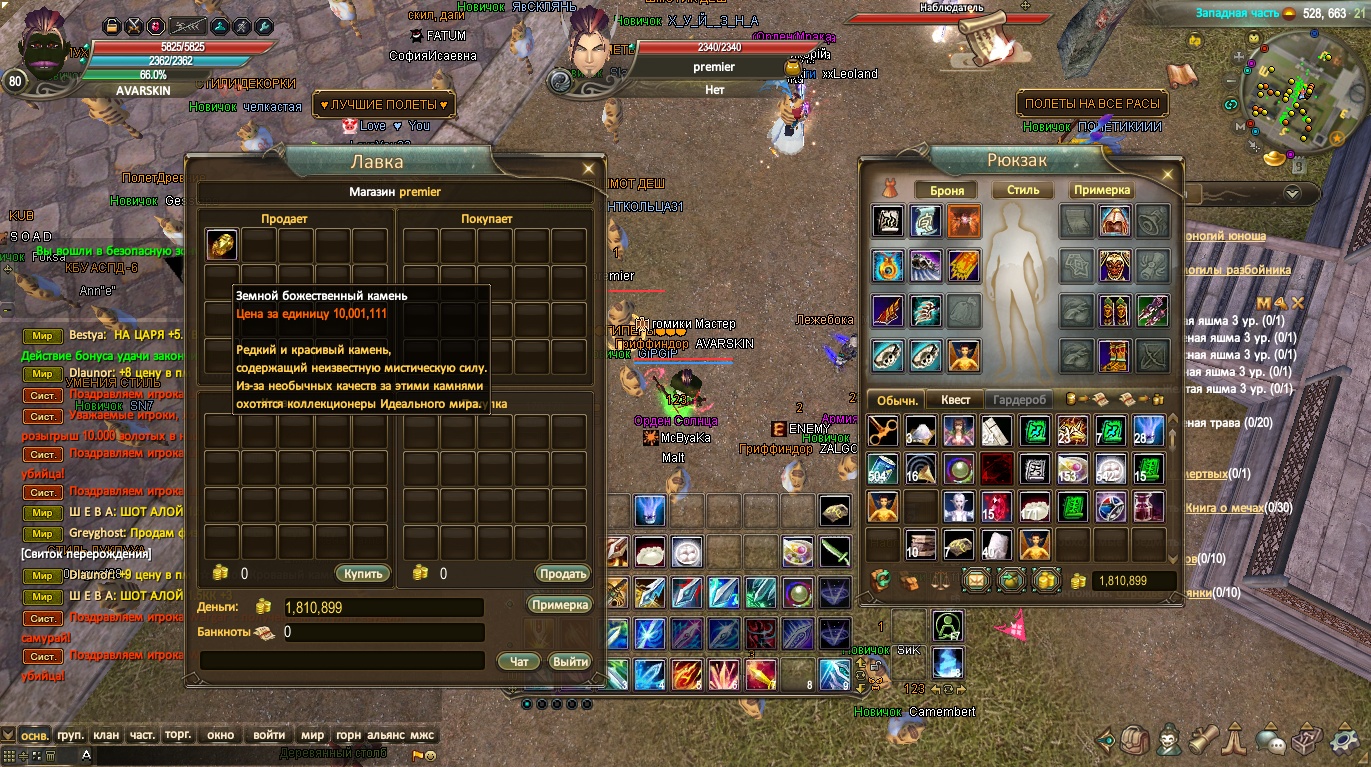Select the Обычн. inventory tab
Viewport: 1371px width, 767px height.
[x=895, y=399]
